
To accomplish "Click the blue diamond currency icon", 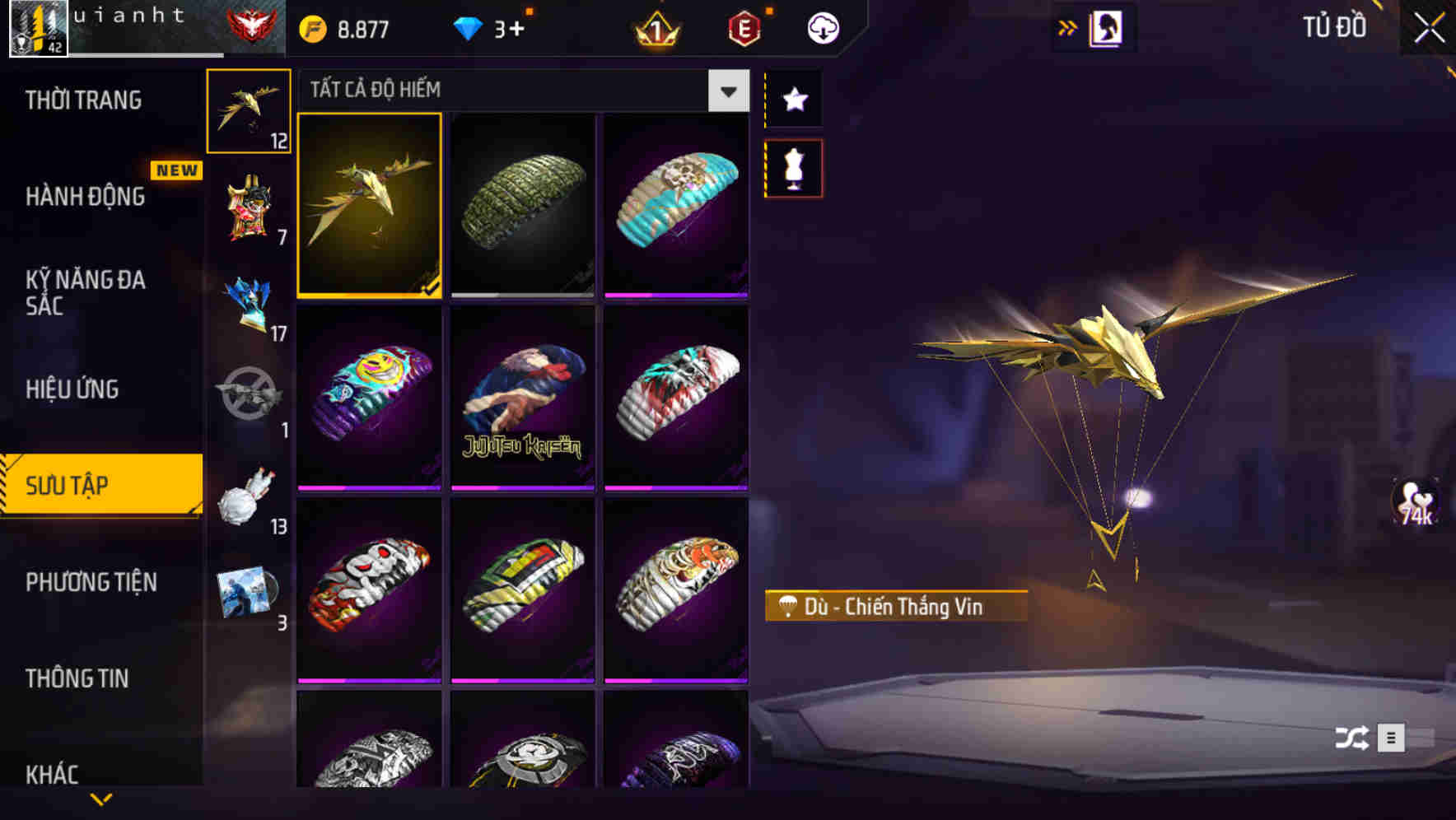I will [x=469, y=27].
